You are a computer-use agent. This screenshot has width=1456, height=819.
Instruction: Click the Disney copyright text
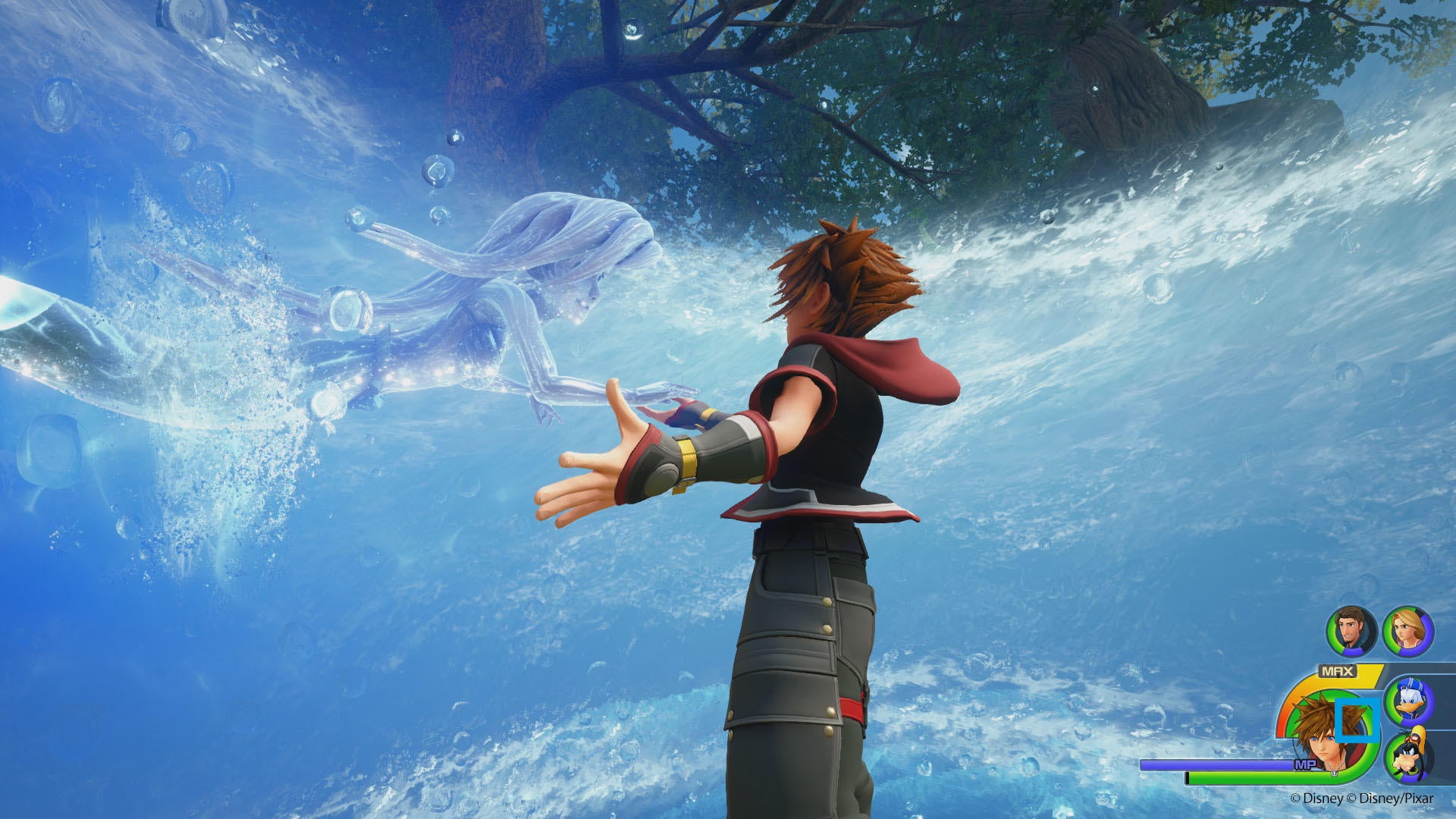[x=1317, y=798]
